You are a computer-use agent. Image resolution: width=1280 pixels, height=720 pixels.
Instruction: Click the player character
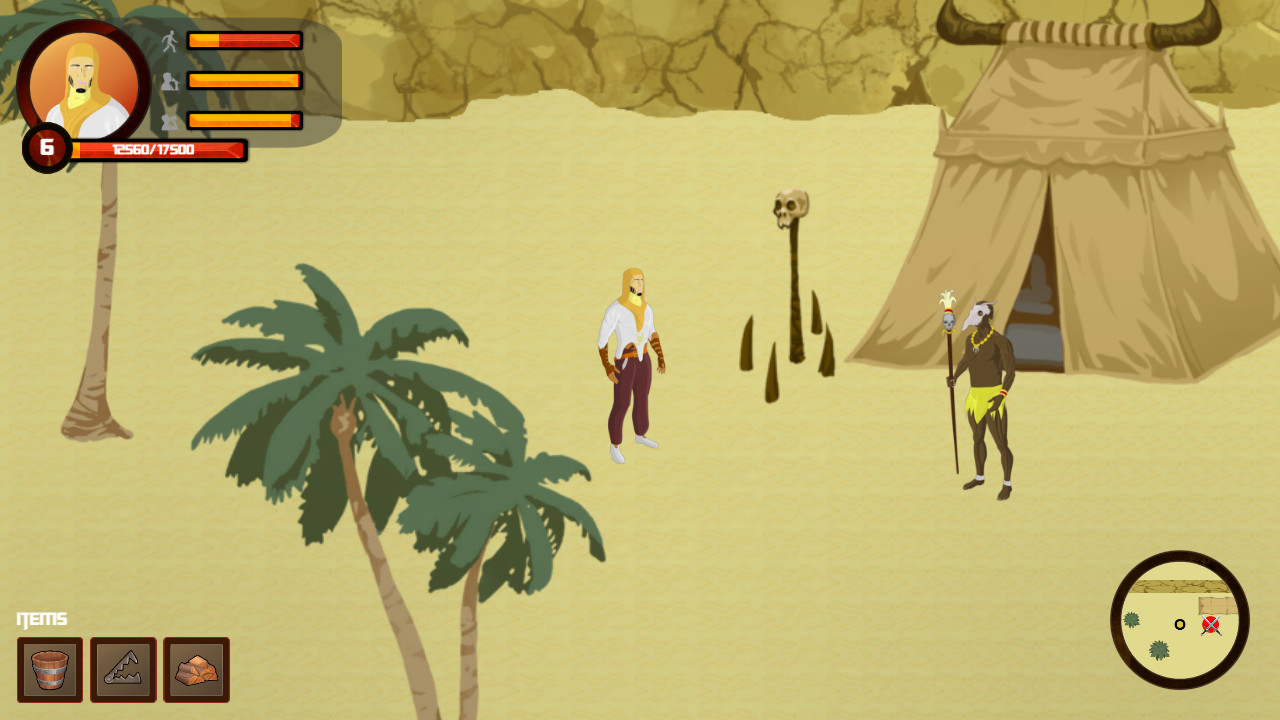[633, 360]
